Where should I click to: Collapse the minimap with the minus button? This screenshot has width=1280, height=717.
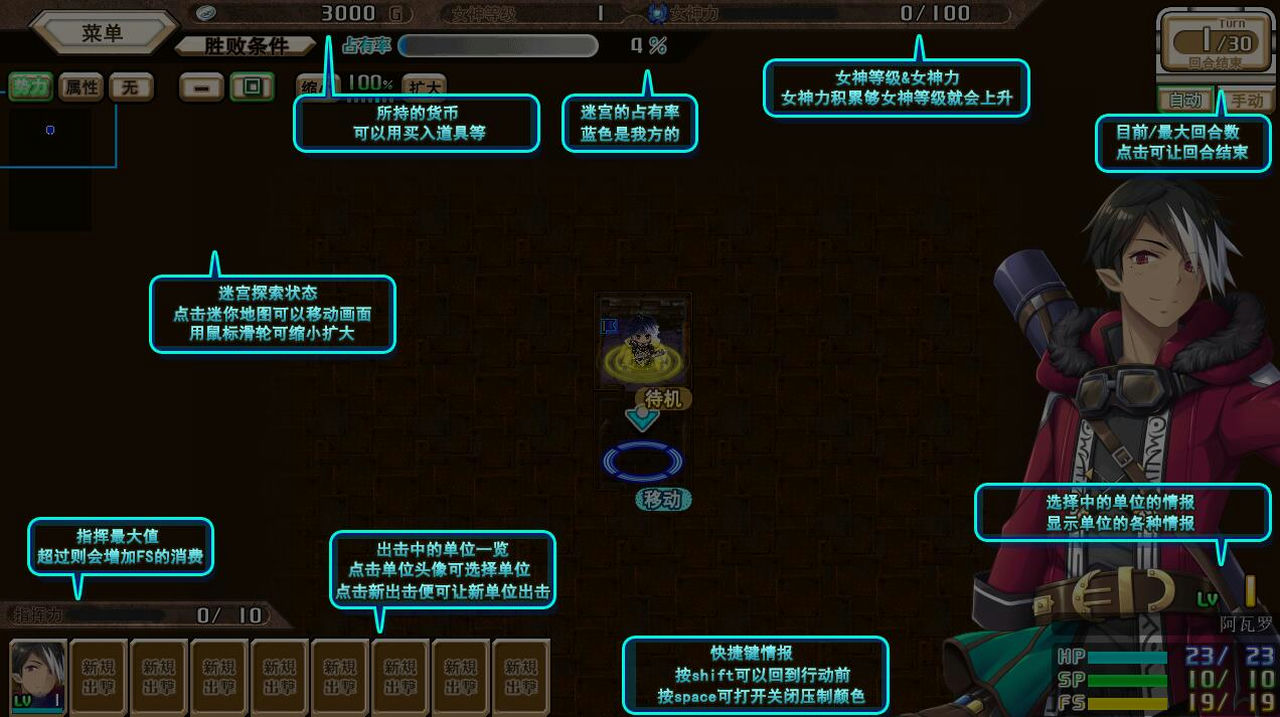click(x=201, y=87)
